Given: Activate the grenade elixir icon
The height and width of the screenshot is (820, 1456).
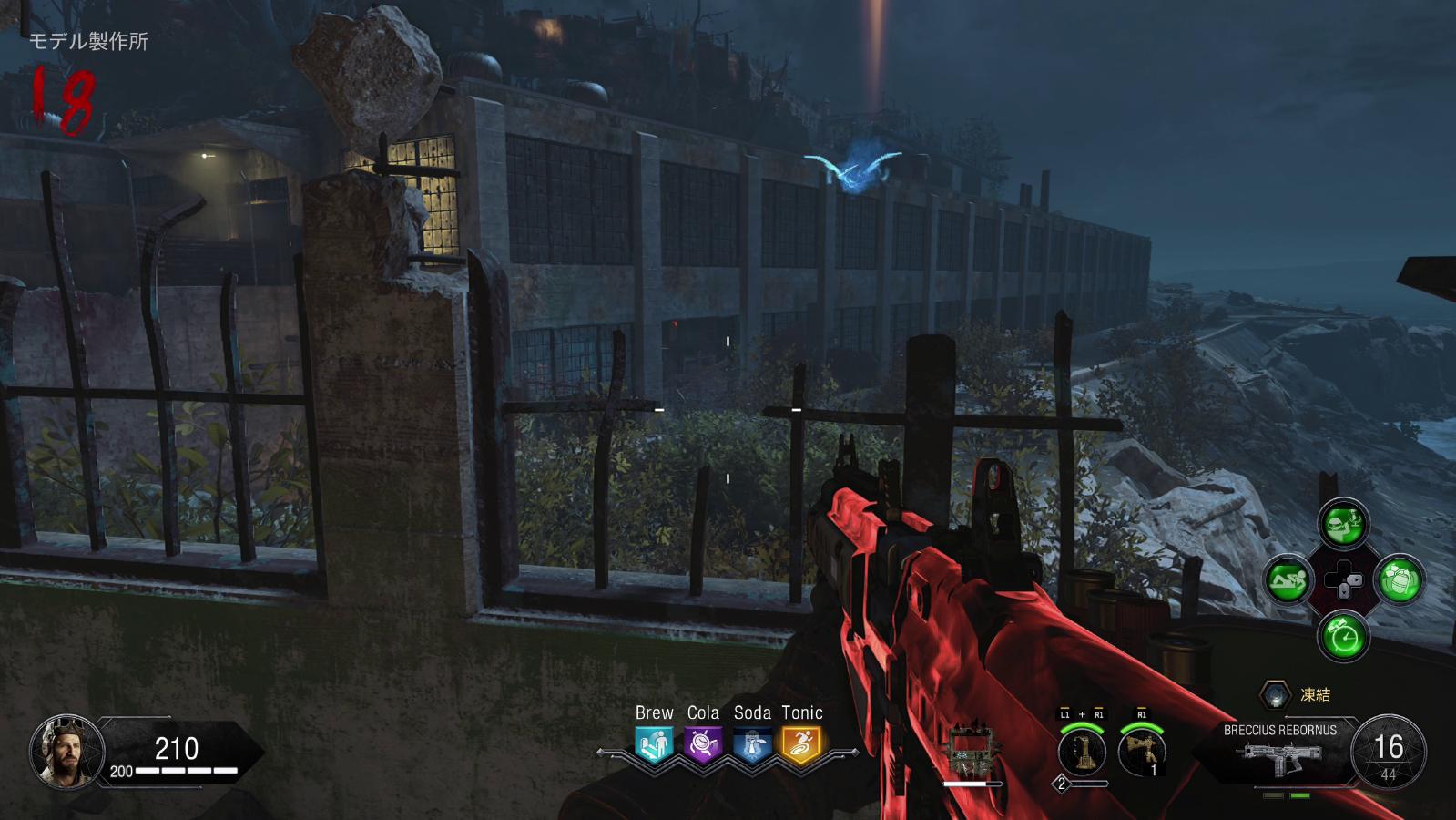Looking at the screenshot, I should click(1400, 579).
